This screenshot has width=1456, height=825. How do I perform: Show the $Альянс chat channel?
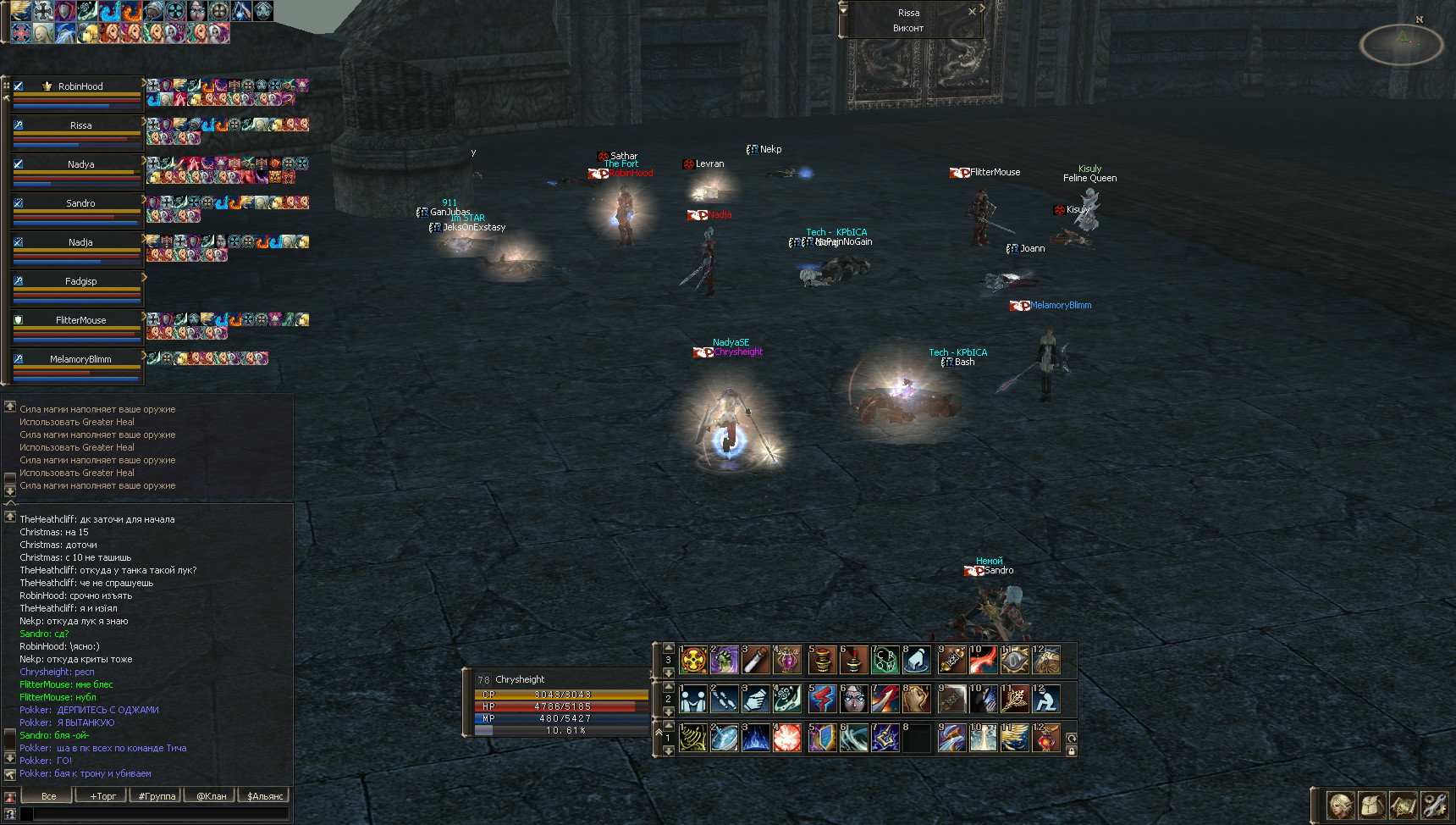pyautogui.click(x=265, y=796)
